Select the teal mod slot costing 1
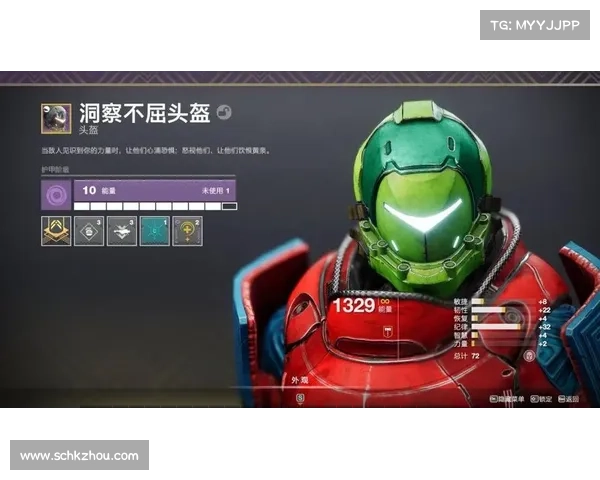This screenshot has height=480, width=600. [155, 231]
